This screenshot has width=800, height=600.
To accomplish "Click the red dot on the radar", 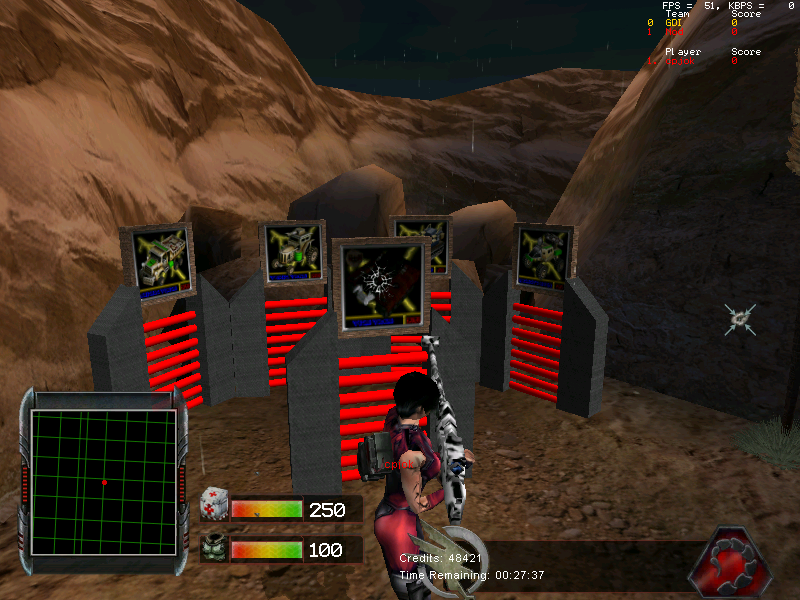I will click(104, 483).
